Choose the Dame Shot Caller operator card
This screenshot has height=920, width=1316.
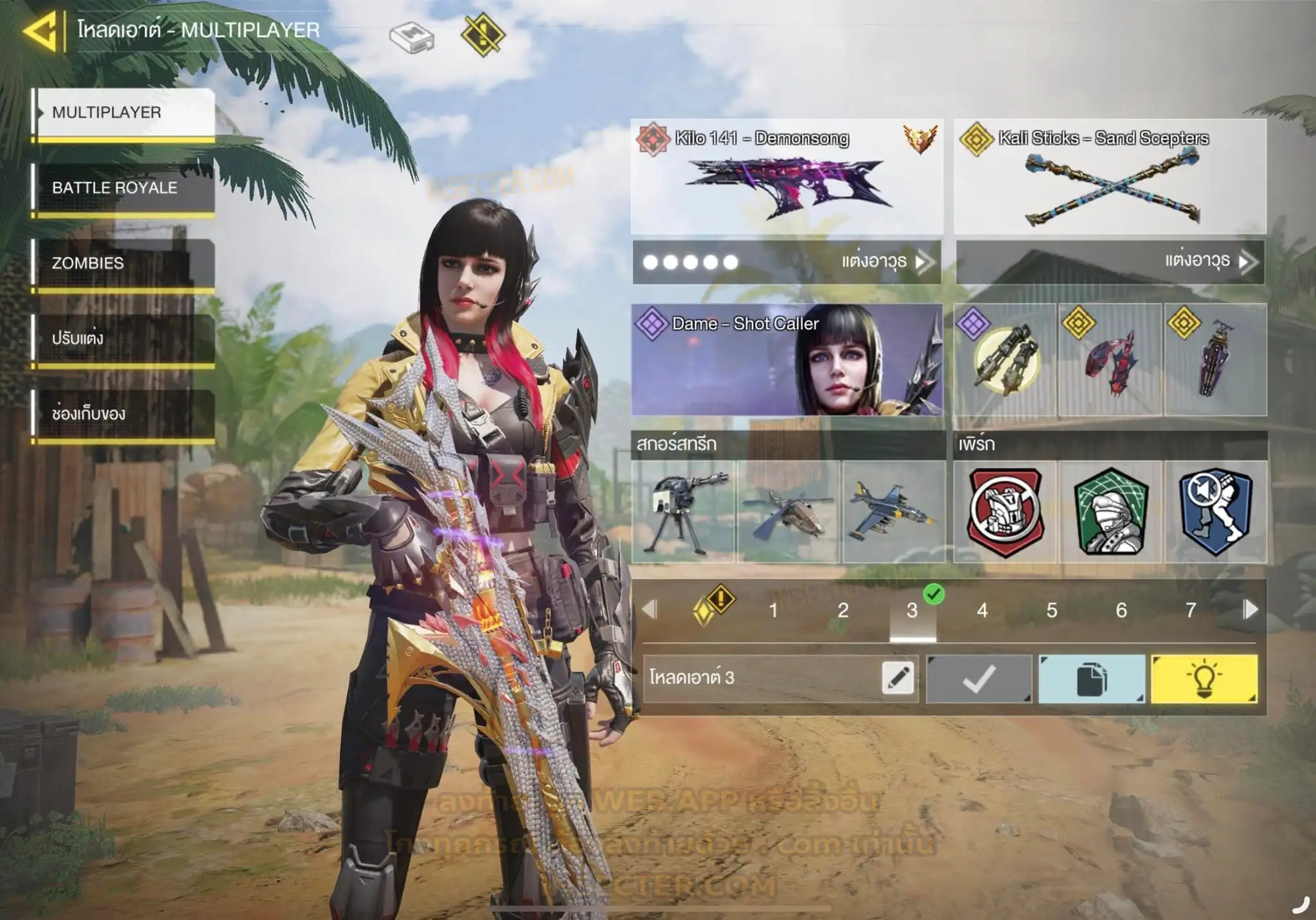(x=787, y=360)
